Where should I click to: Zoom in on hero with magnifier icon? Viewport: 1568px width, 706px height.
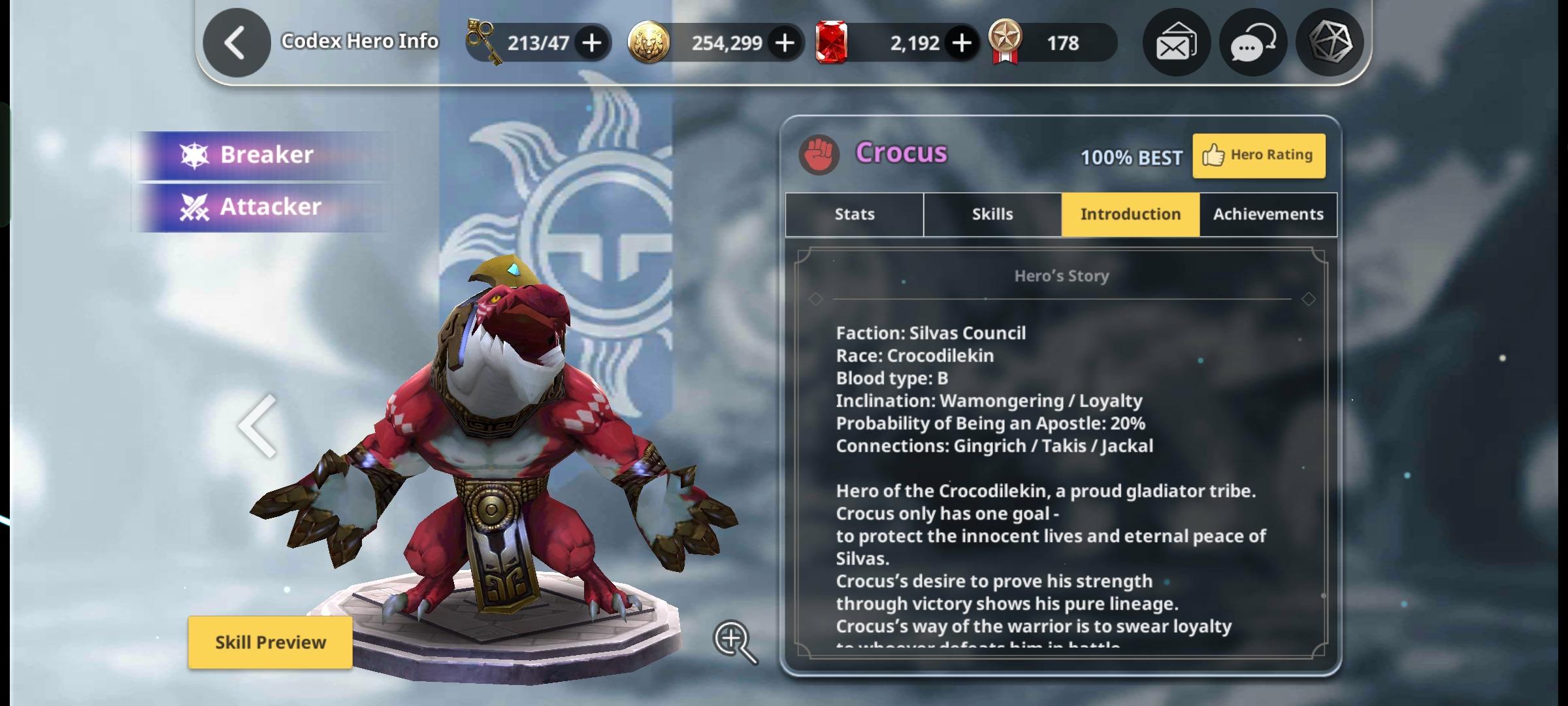click(734, 641)
